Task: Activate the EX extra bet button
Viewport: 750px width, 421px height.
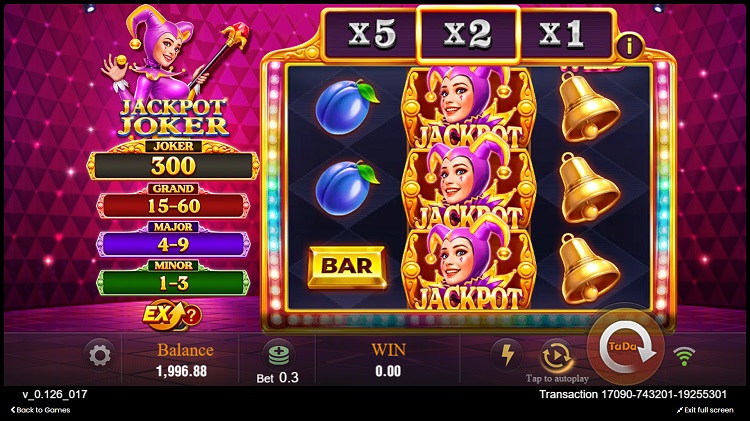Action: point(170,314)
